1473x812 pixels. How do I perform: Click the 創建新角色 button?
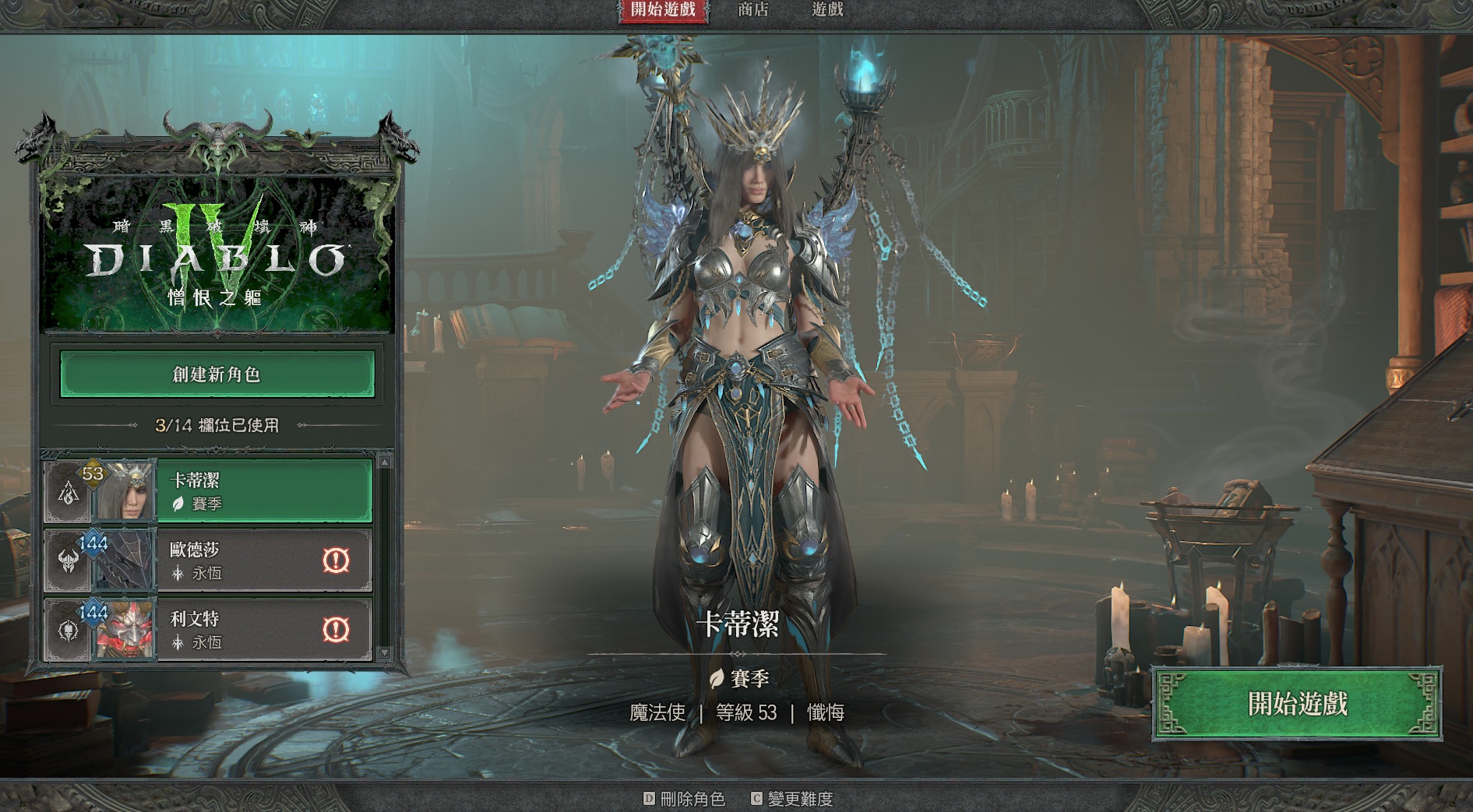tap(217, 374)
